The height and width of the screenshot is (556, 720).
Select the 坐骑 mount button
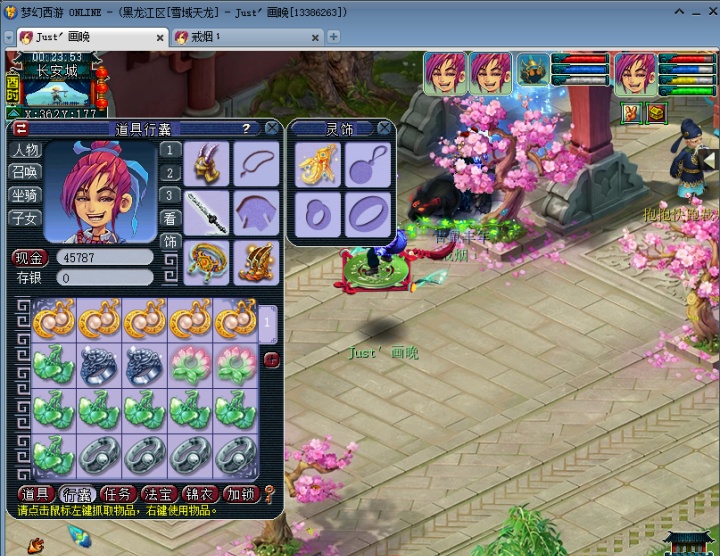pyautogui.click(x=24, y=195)
